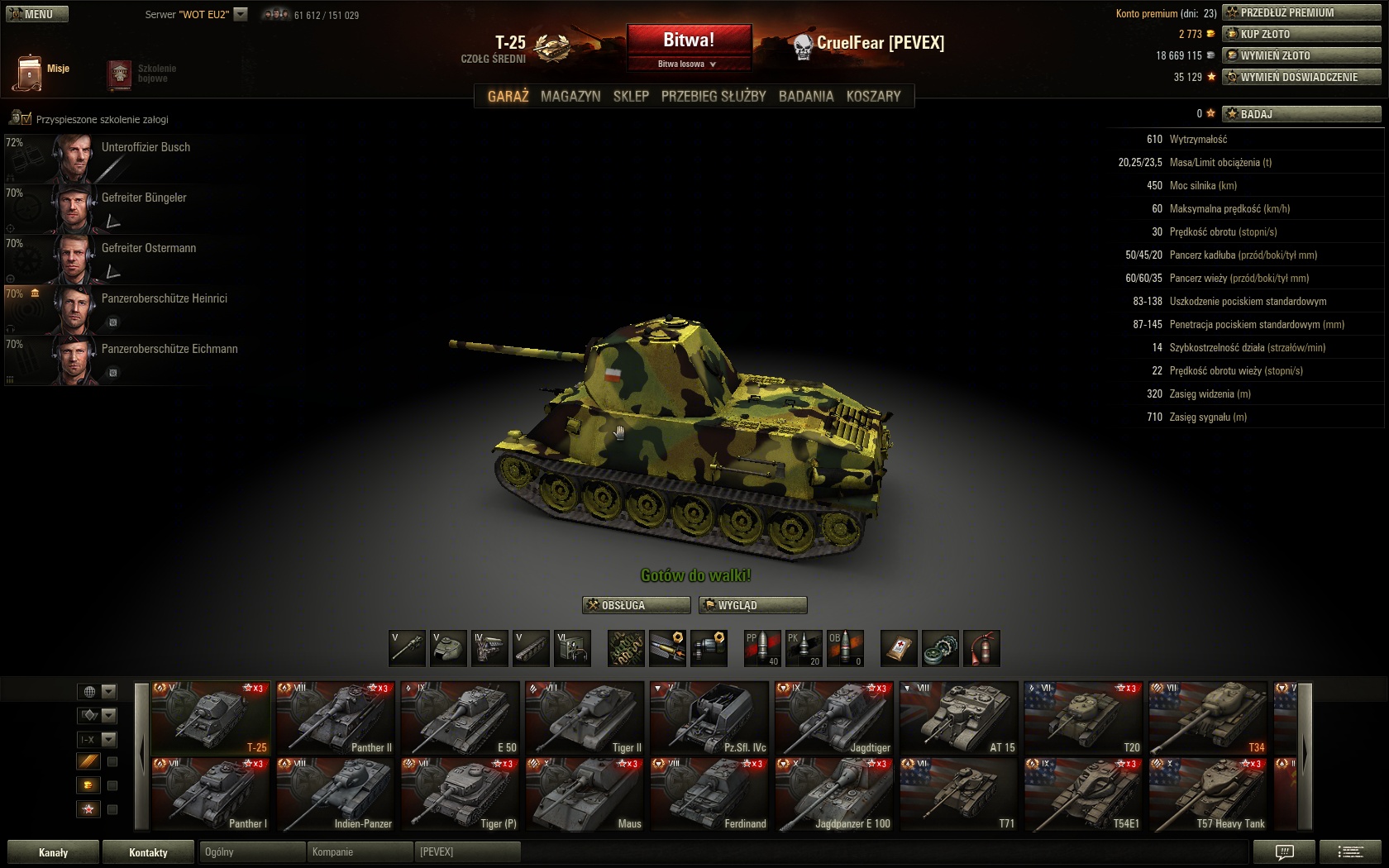Open the server selection dropdown
The height and width of the screenshot is (868, 1389).
pos(241,14)
